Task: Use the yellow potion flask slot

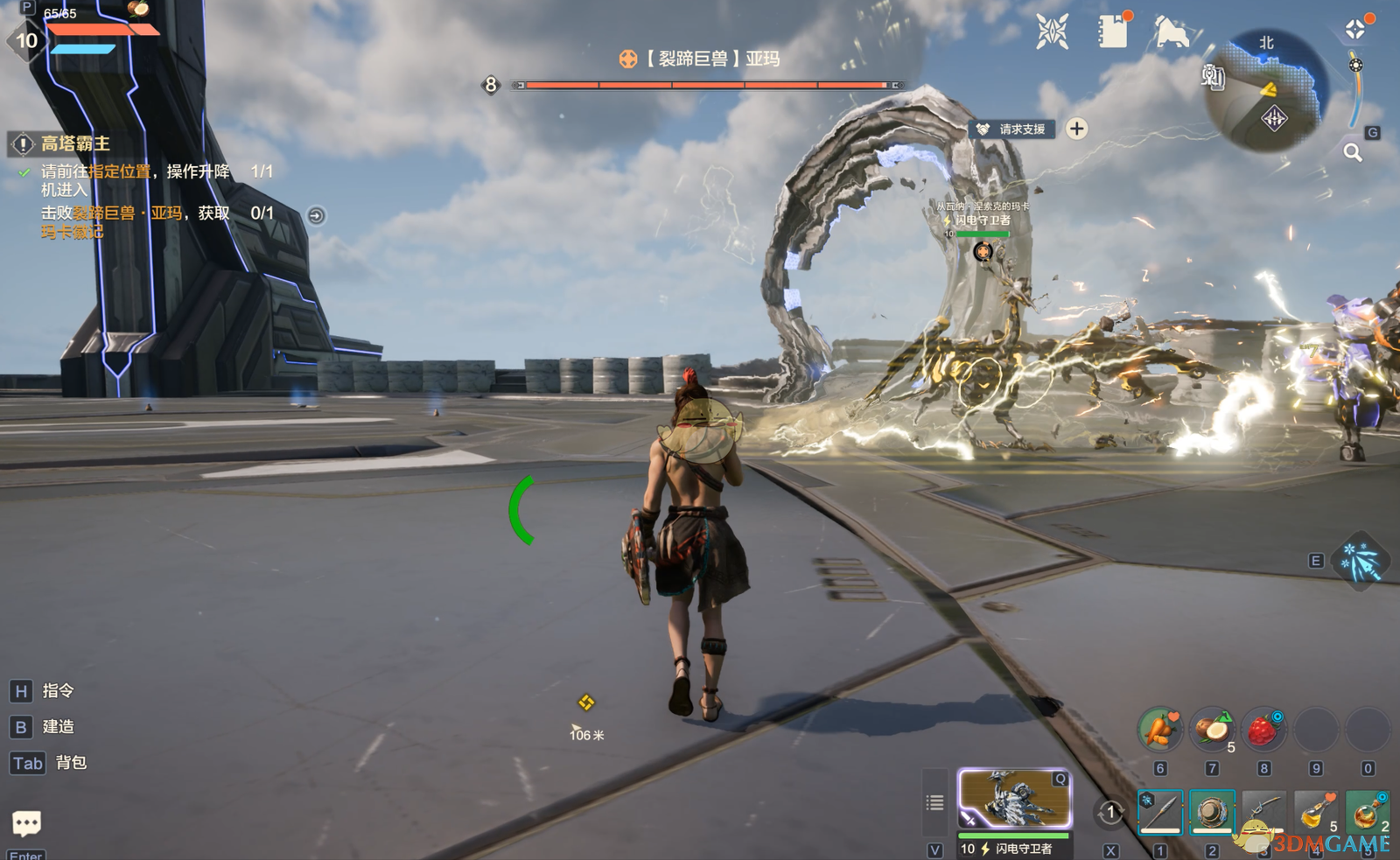Action: pyautogui.click(x=1315, y=813)
